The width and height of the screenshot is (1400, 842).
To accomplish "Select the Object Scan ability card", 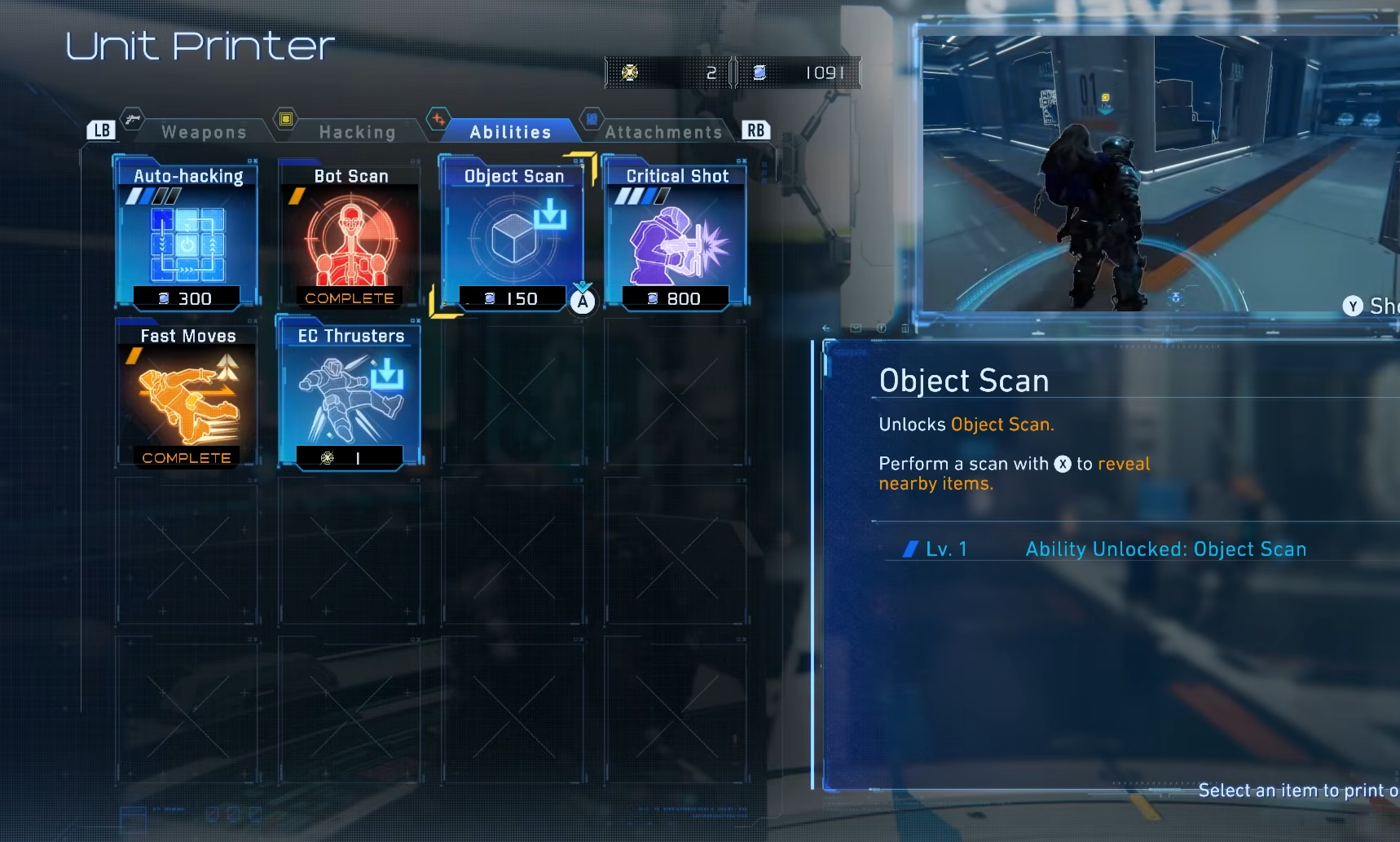I will point(513,236).
